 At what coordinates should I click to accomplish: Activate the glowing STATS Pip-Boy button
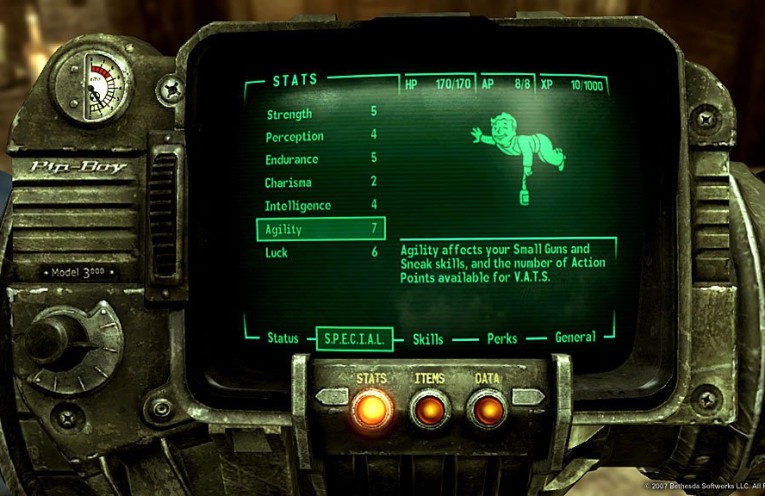pos(371,410)
